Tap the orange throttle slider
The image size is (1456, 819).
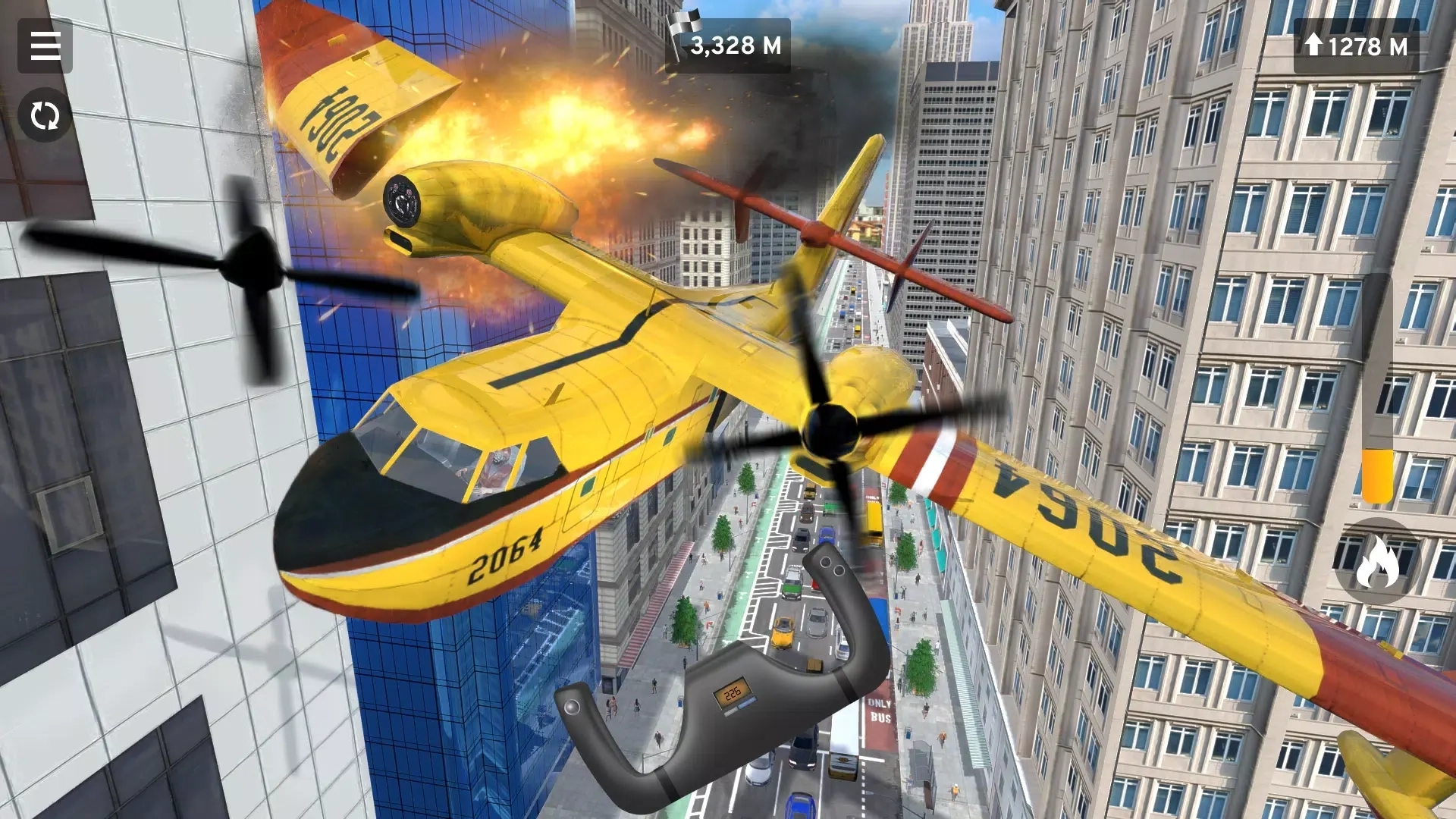click(x=1376, y=475)
